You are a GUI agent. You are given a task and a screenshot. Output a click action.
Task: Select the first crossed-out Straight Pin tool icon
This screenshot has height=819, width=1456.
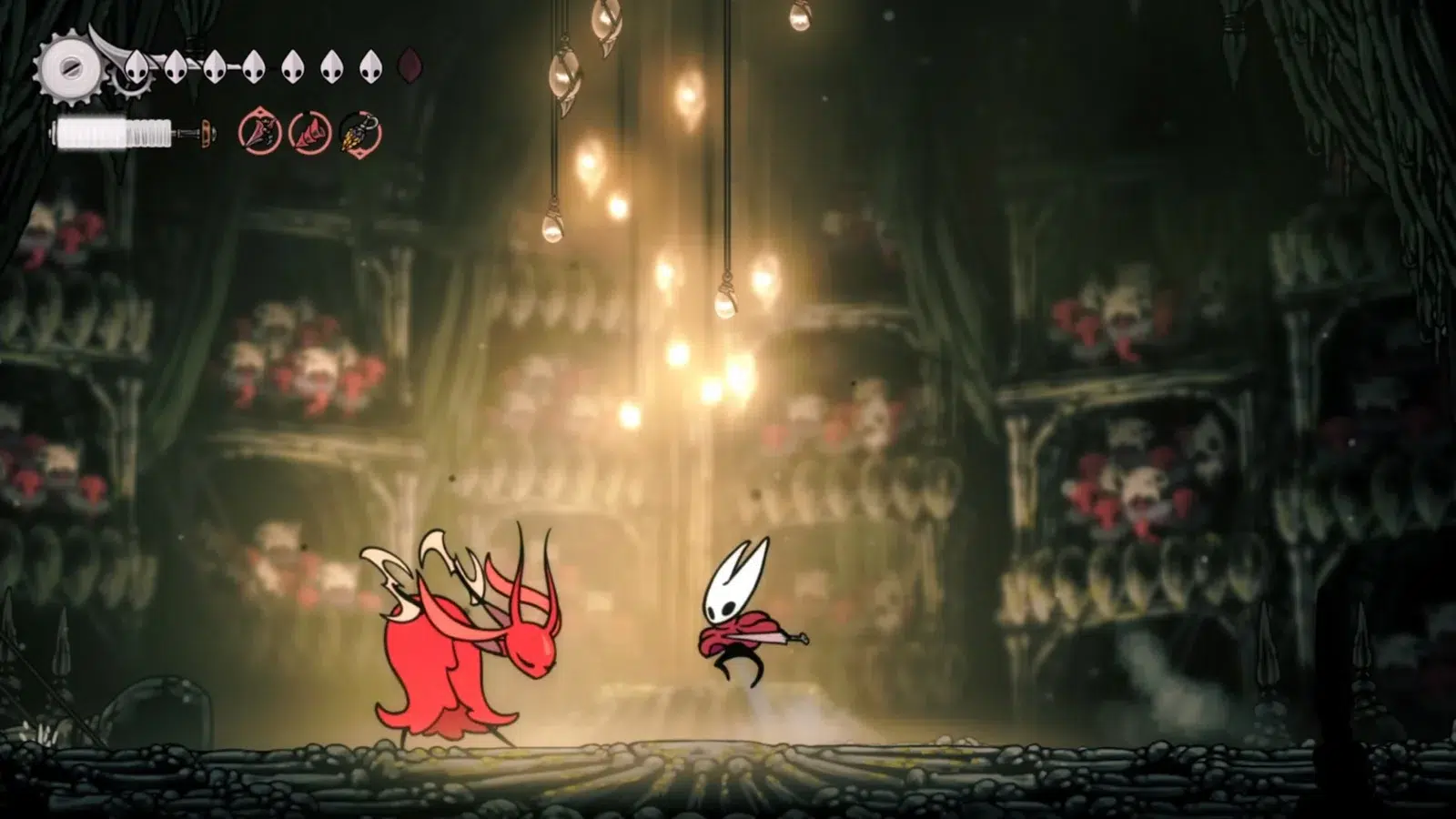pos(258,130)
